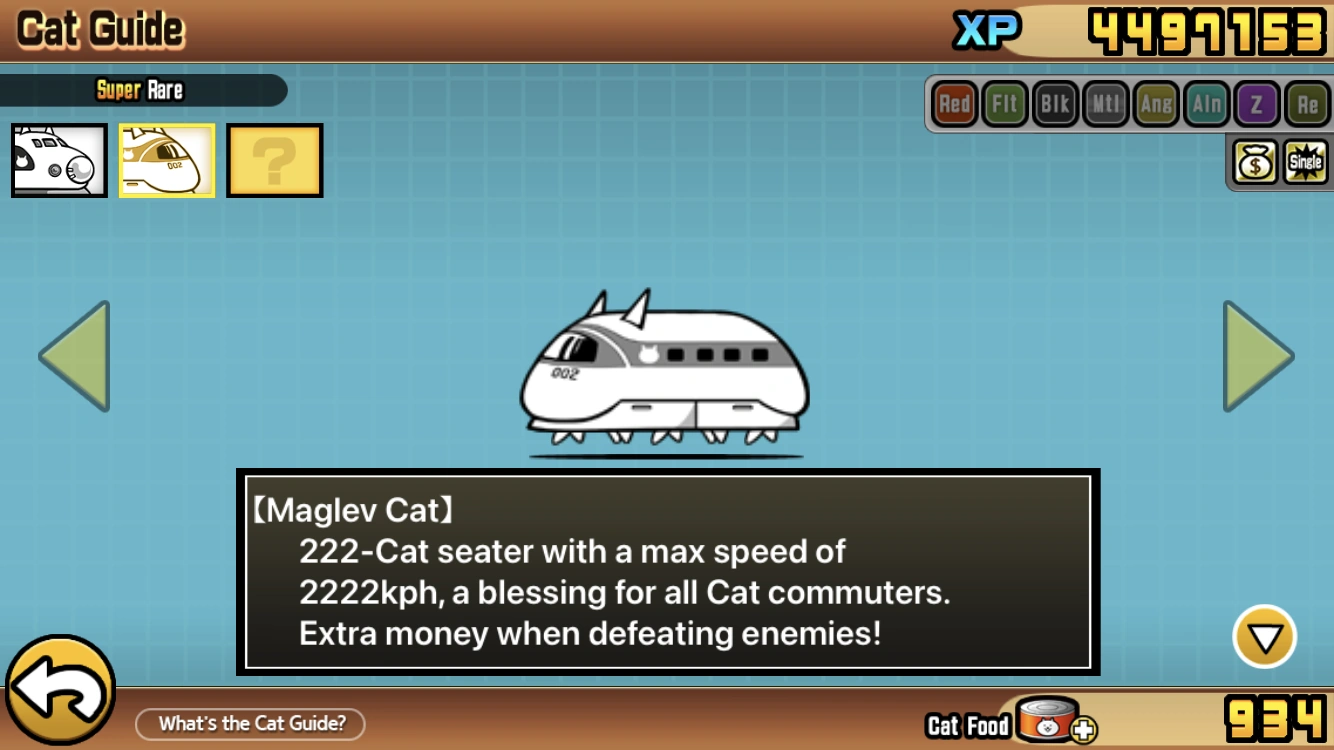Click the Mtl (Metal) filter icon
This screenshot has height=750, width=1334.
(1105, 103)
